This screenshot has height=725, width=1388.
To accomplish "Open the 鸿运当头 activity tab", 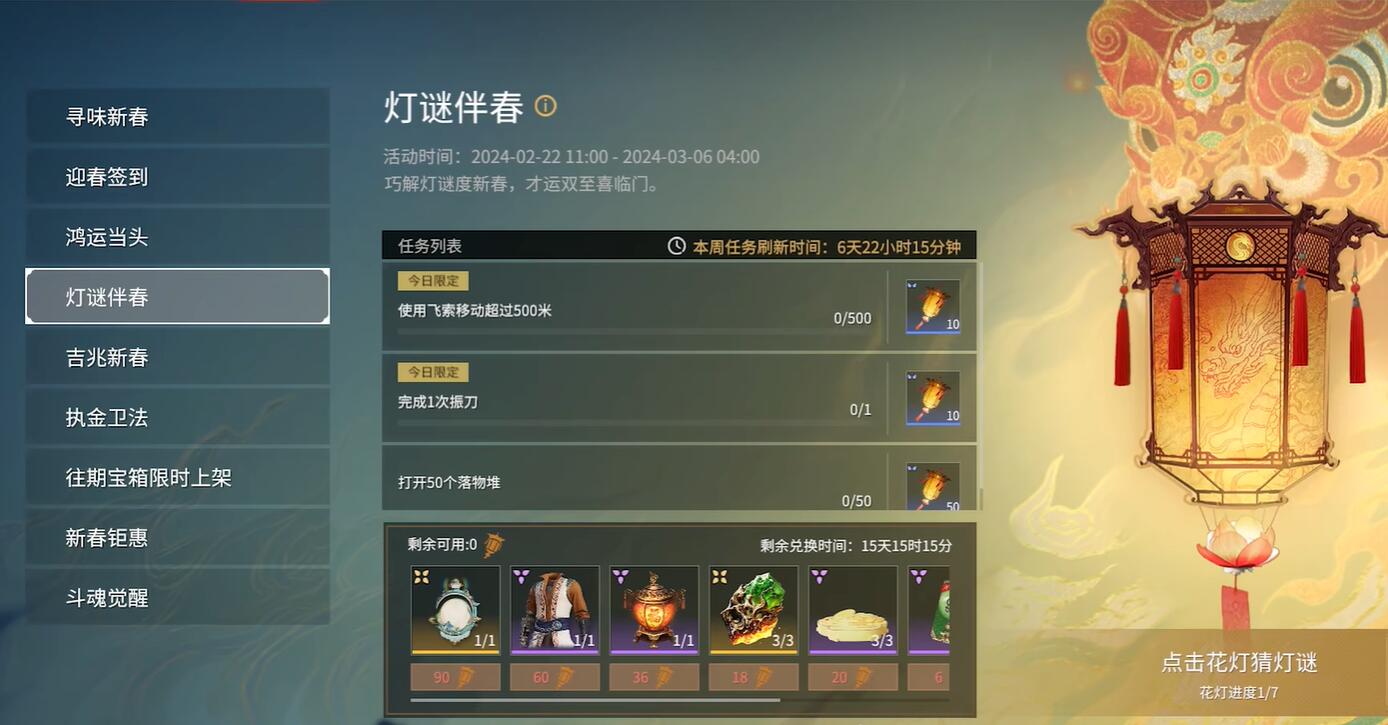I will (x=177, y=236).
